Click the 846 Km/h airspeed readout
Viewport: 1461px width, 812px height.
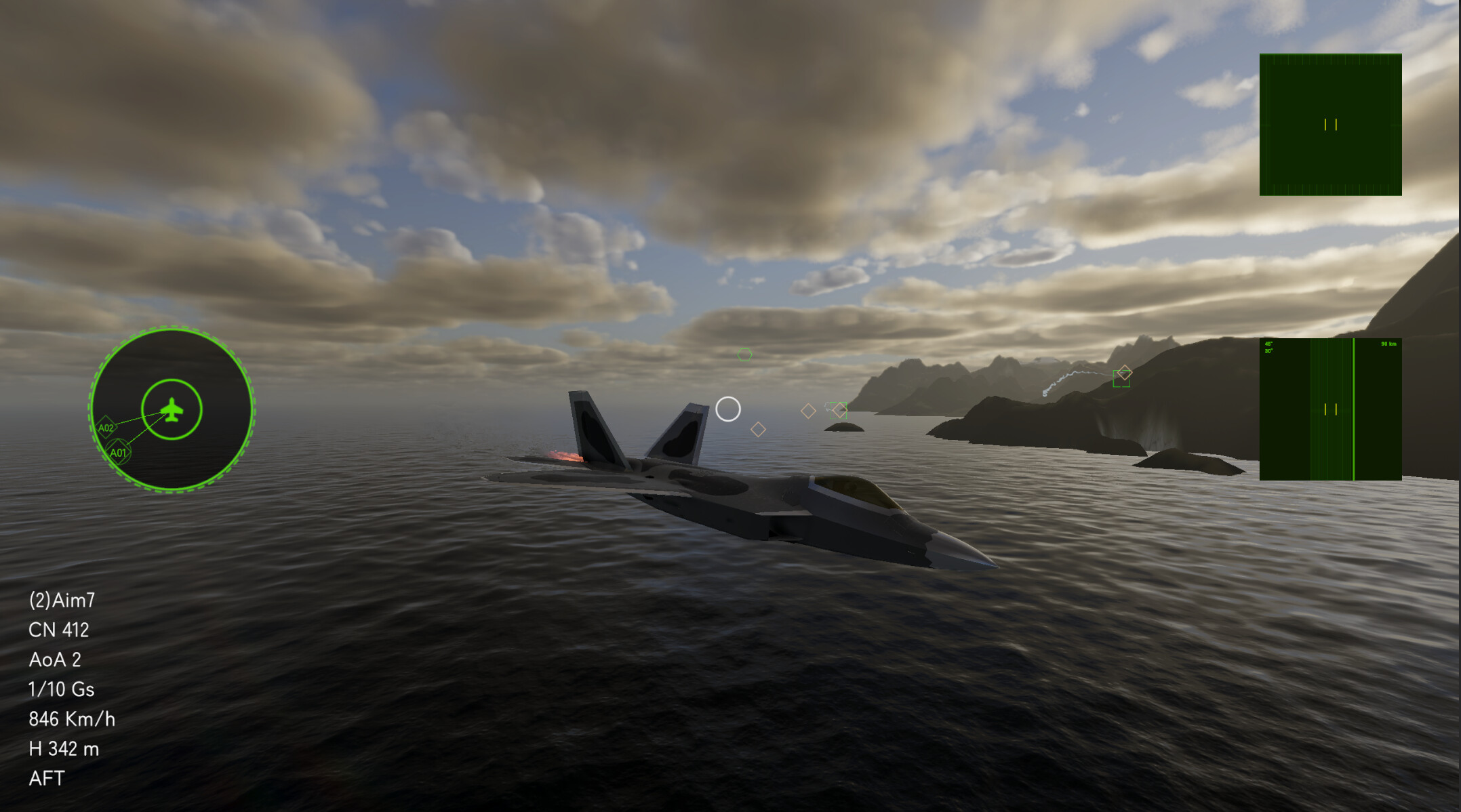[x=73, y=720]
